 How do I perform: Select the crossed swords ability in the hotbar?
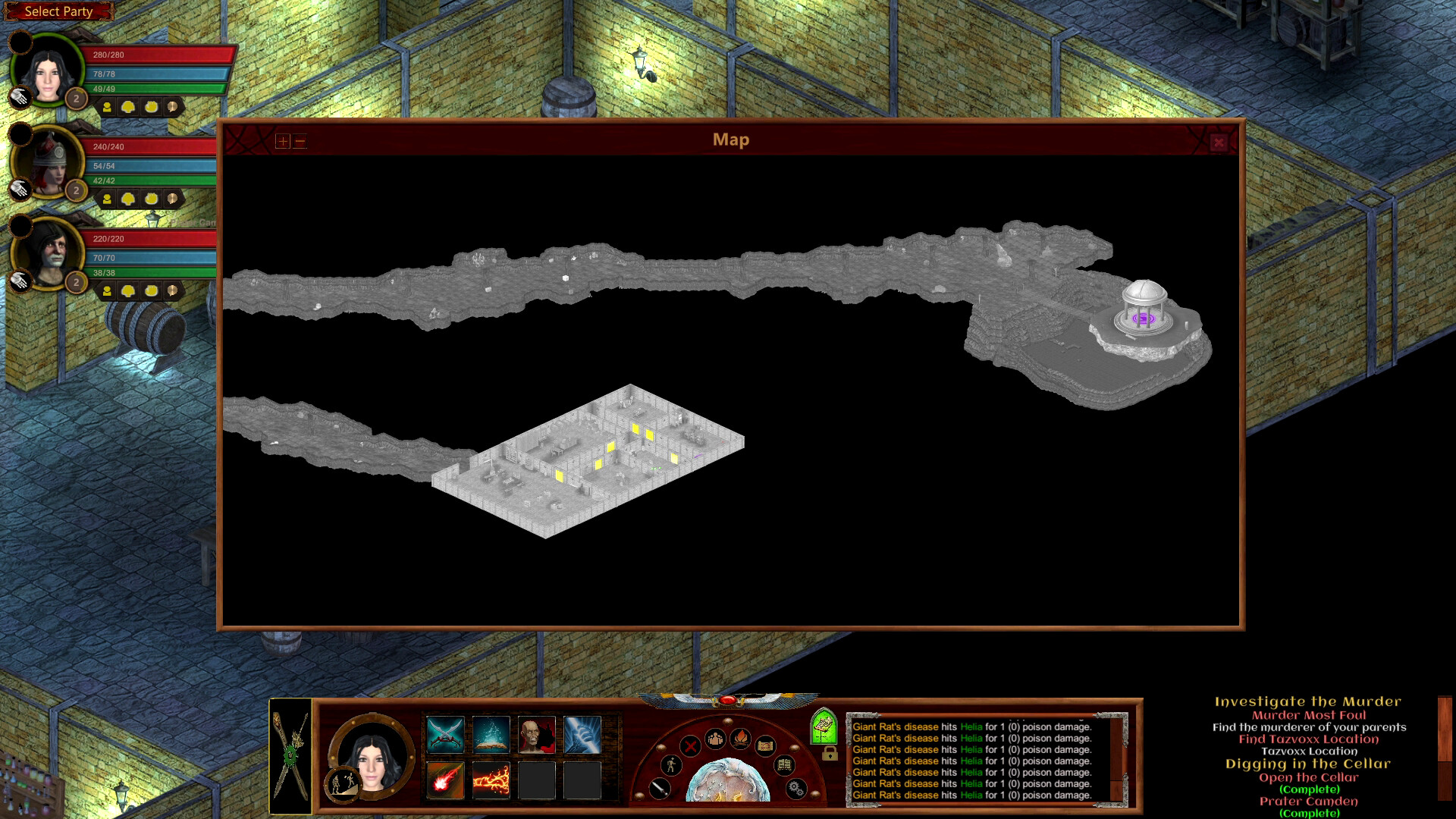click(446, 735)
